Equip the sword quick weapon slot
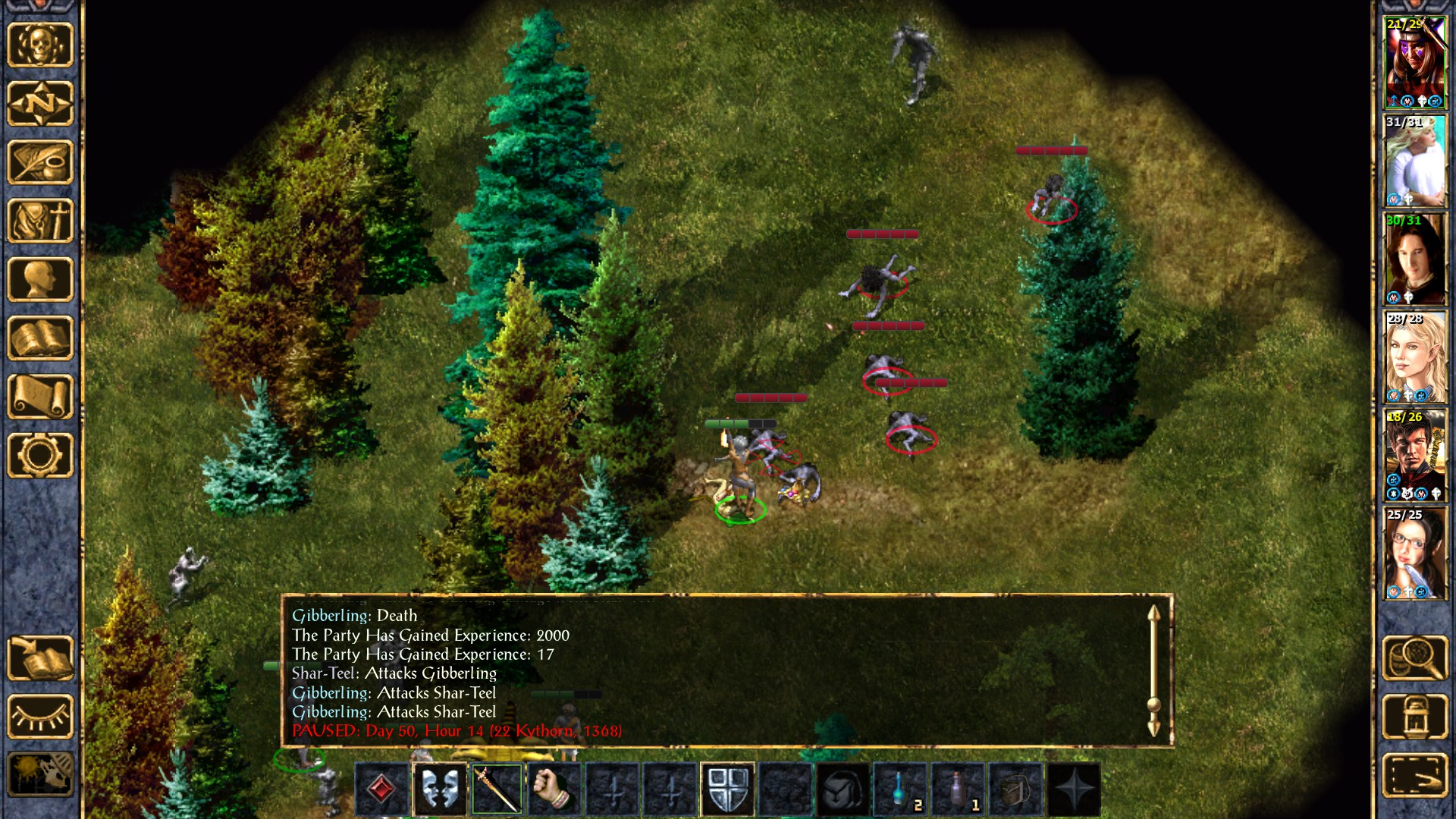Image resolution: width=1456 pixels, height=819 pixels. (x=497, y=789)
